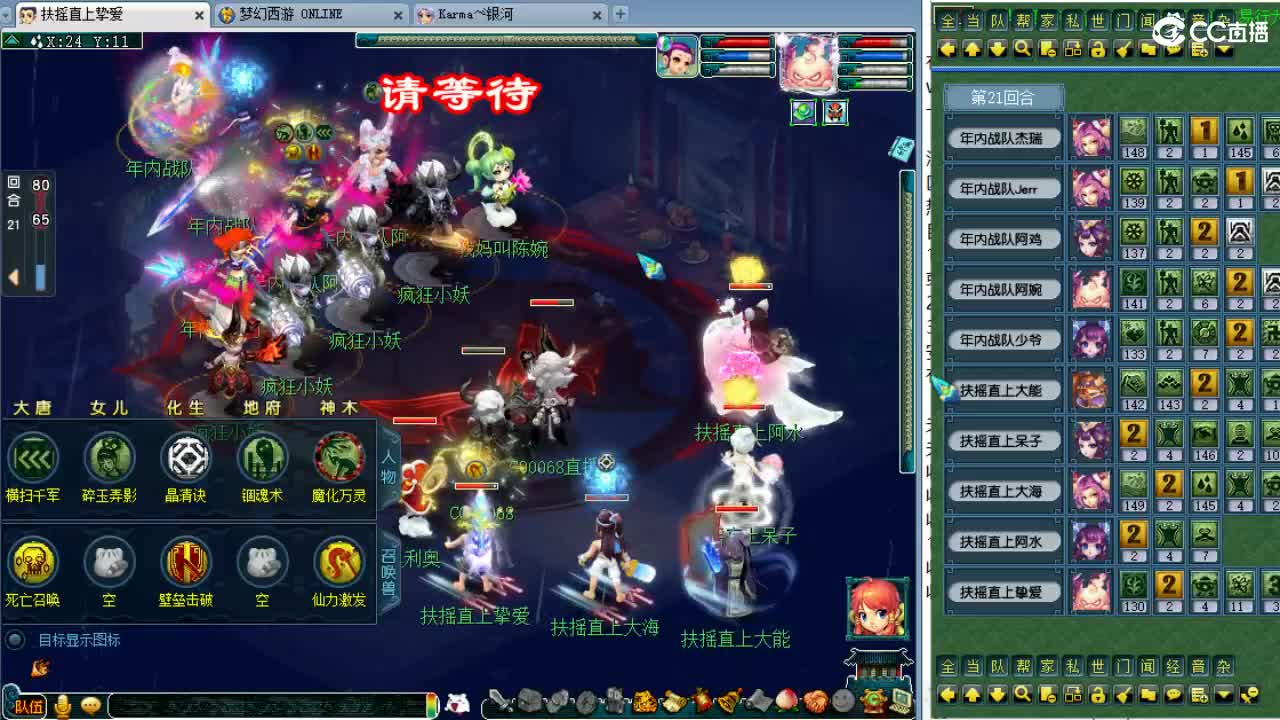Expand the chat options dropdown arrow

point(1222,48)
